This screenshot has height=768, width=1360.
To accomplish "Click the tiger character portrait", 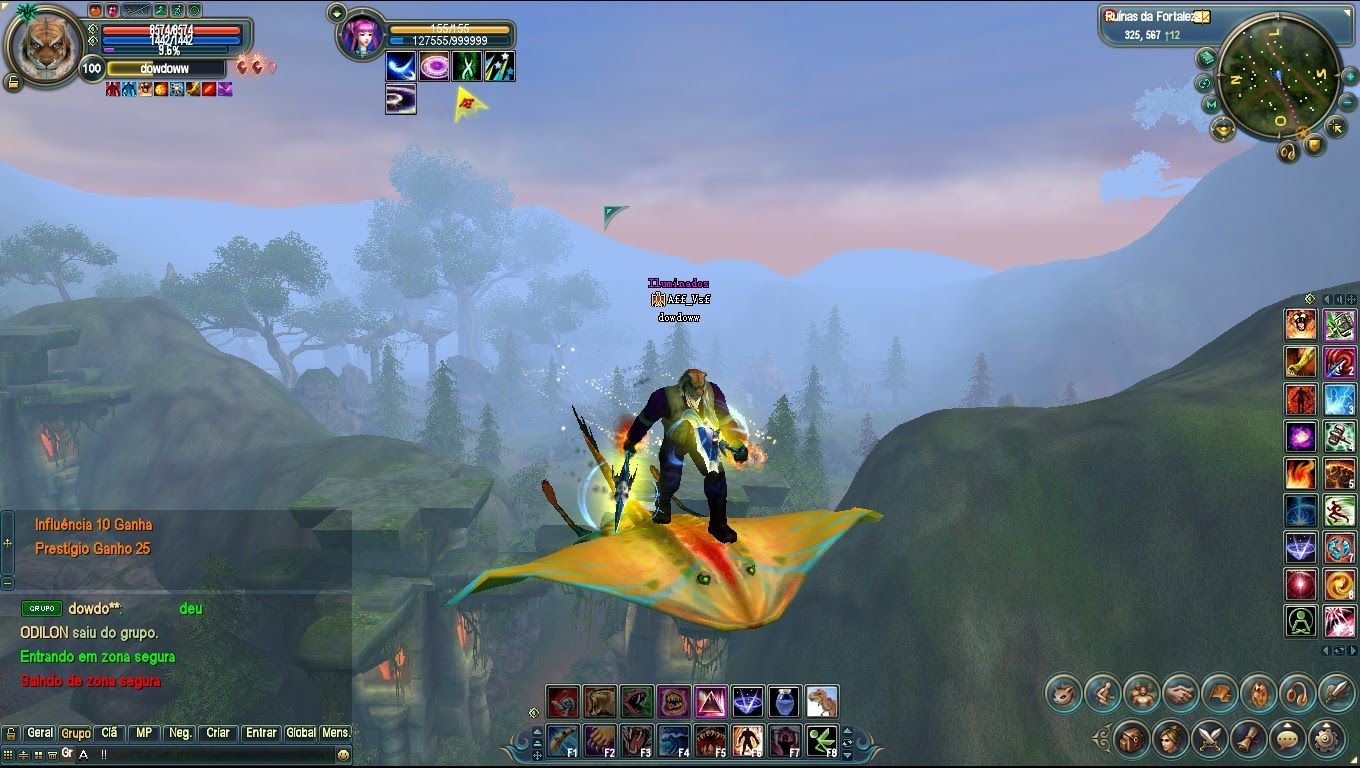I will [x=46, y=46].
